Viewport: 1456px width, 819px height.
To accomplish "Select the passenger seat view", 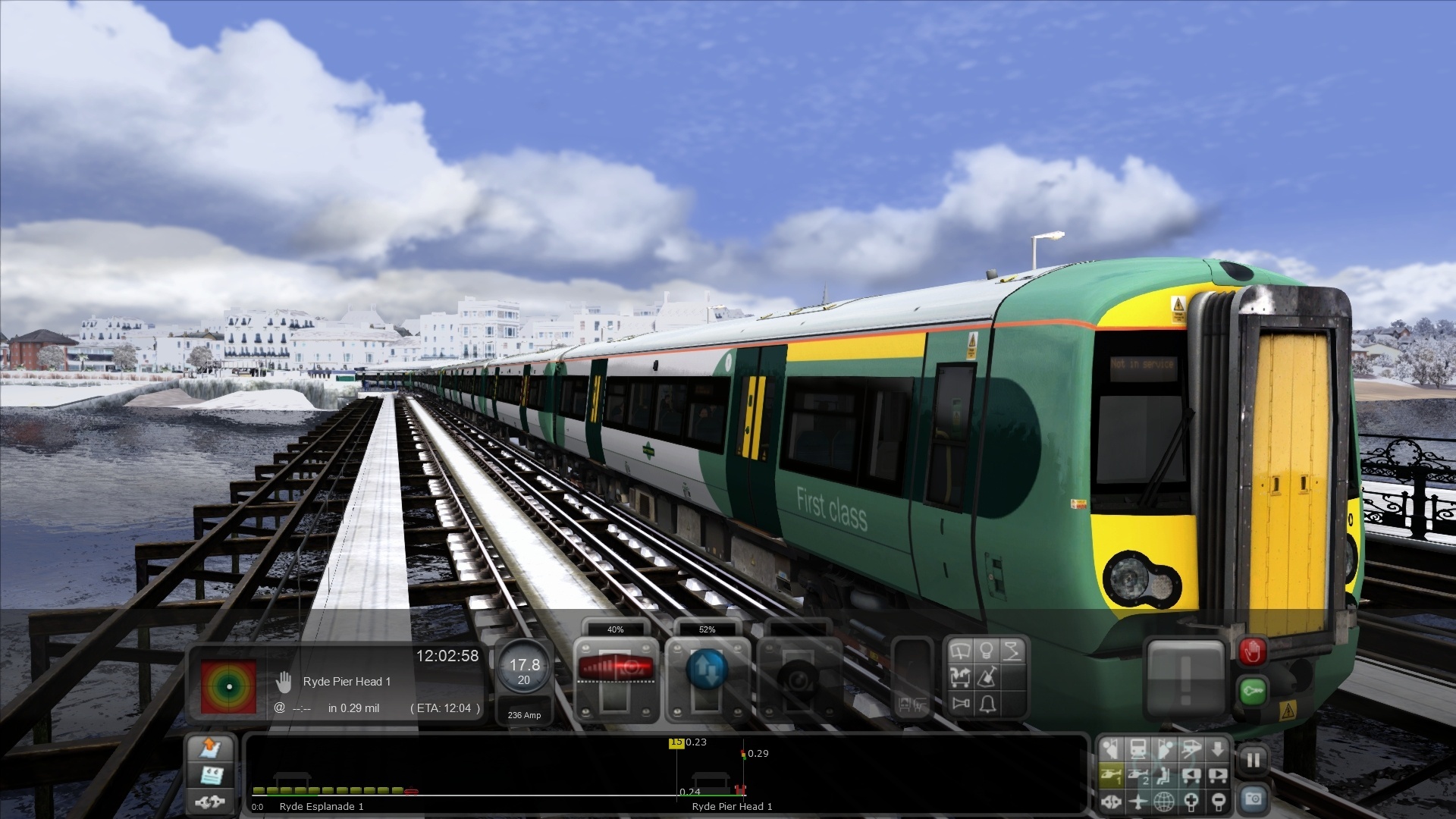I will tap(1164, 776).
